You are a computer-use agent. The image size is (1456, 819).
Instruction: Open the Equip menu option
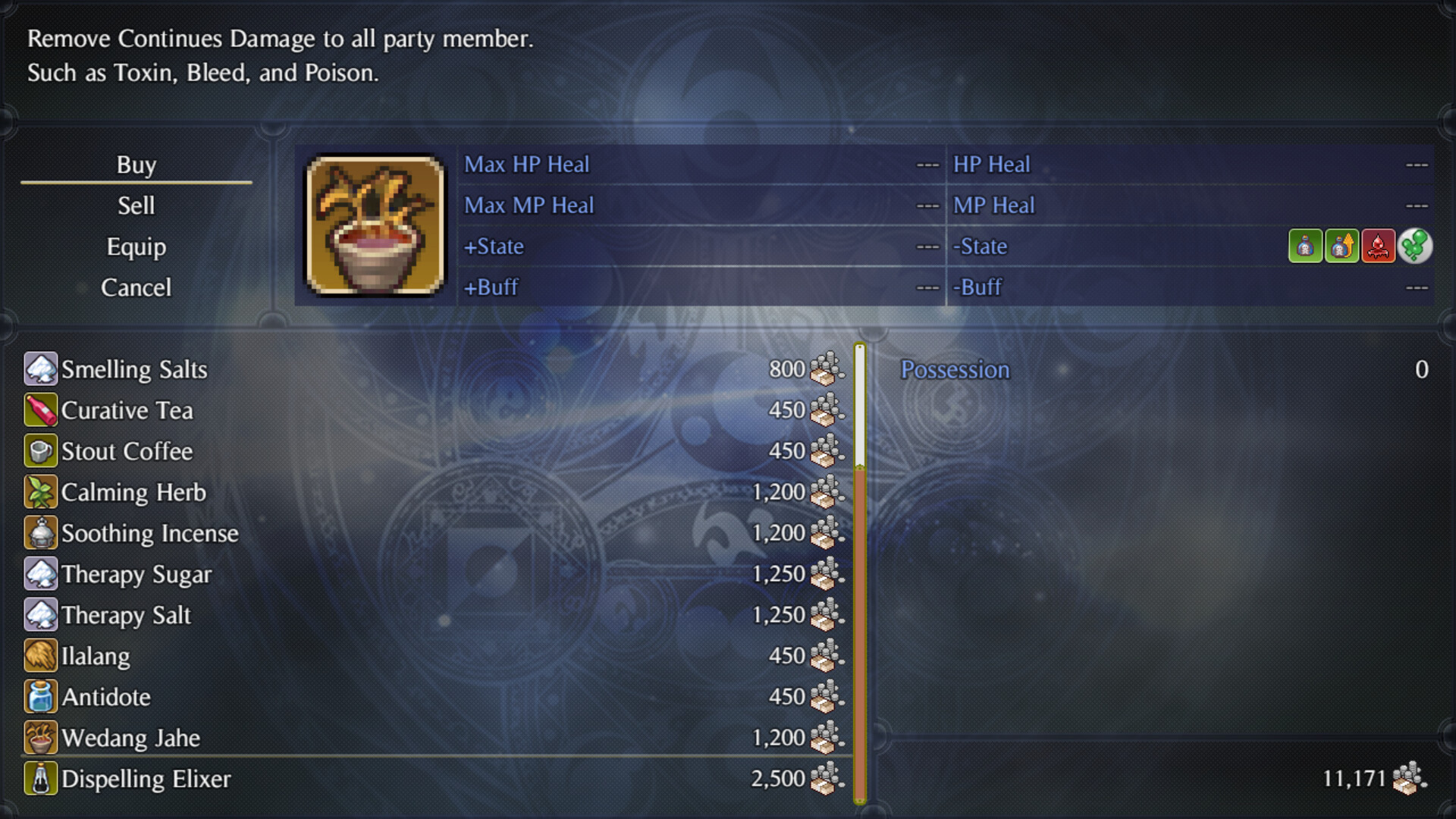click(136, 246)
